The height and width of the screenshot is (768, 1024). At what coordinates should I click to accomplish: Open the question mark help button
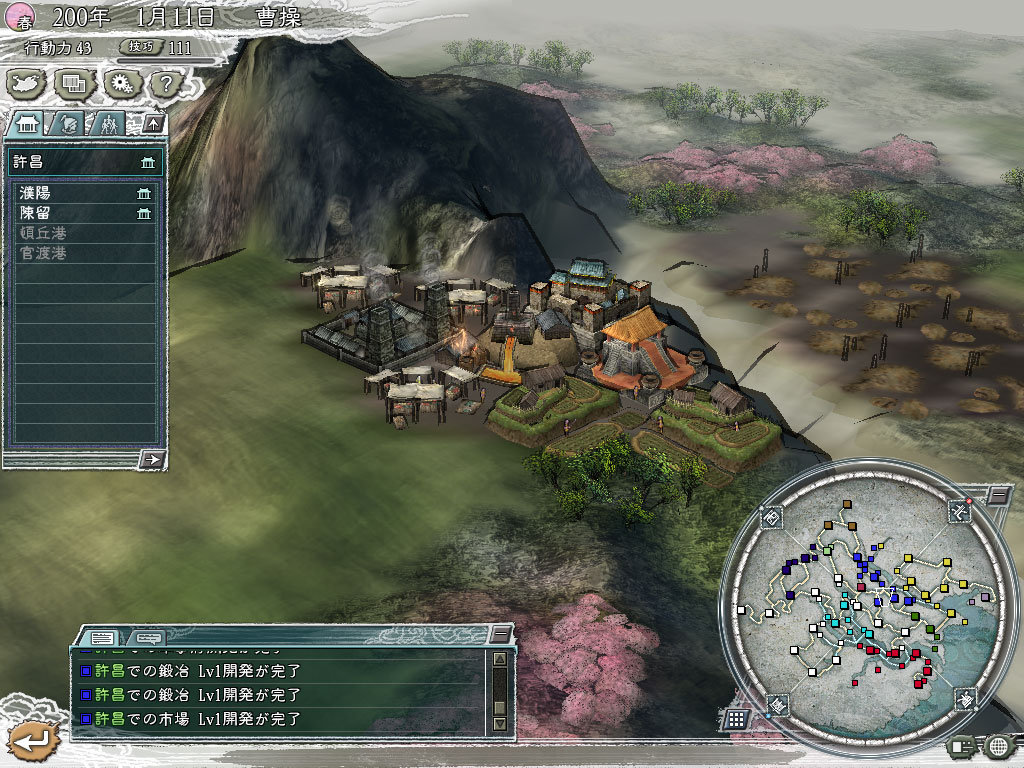coord(167,83)
